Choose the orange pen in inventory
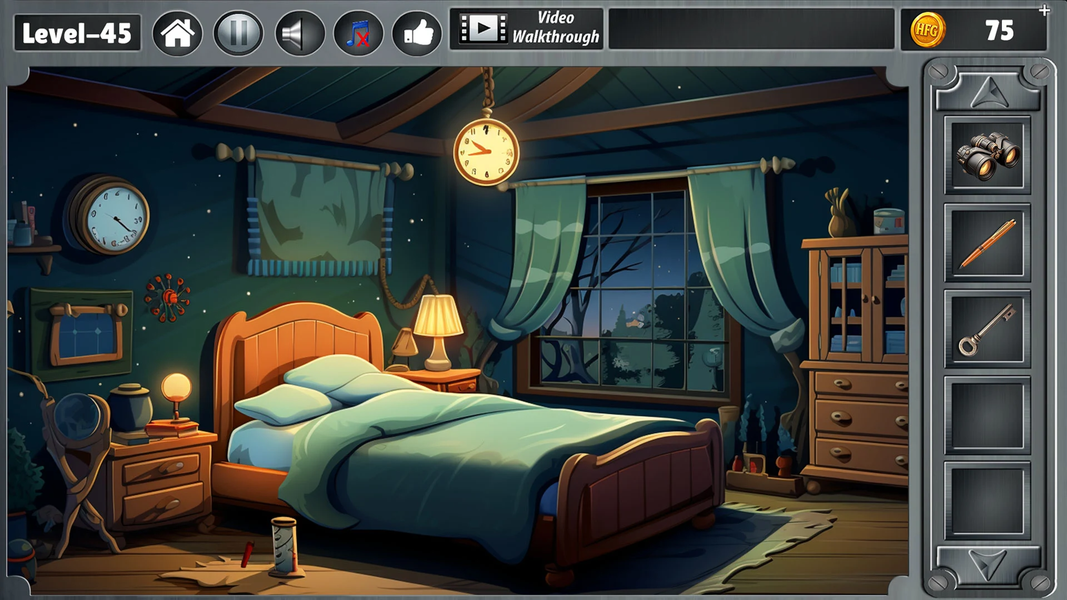This screenshot has width=1067, height=600. click(986, 243)
